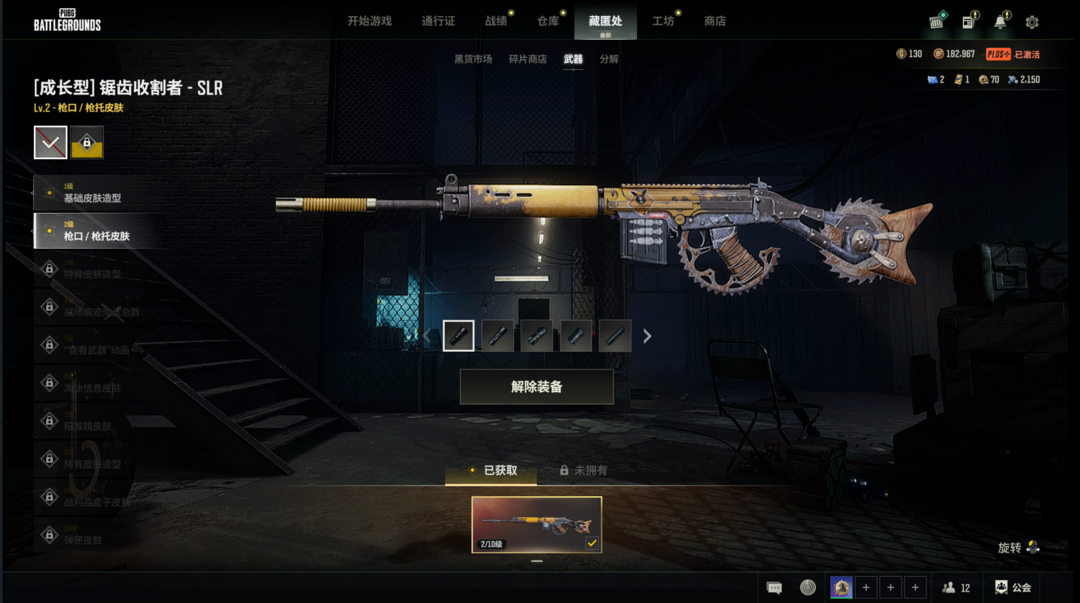Image resolution: width=1080 pixels, height=603 pixels.
Task: Show the next muzzle options with right arrow
Action: [647, 336]
